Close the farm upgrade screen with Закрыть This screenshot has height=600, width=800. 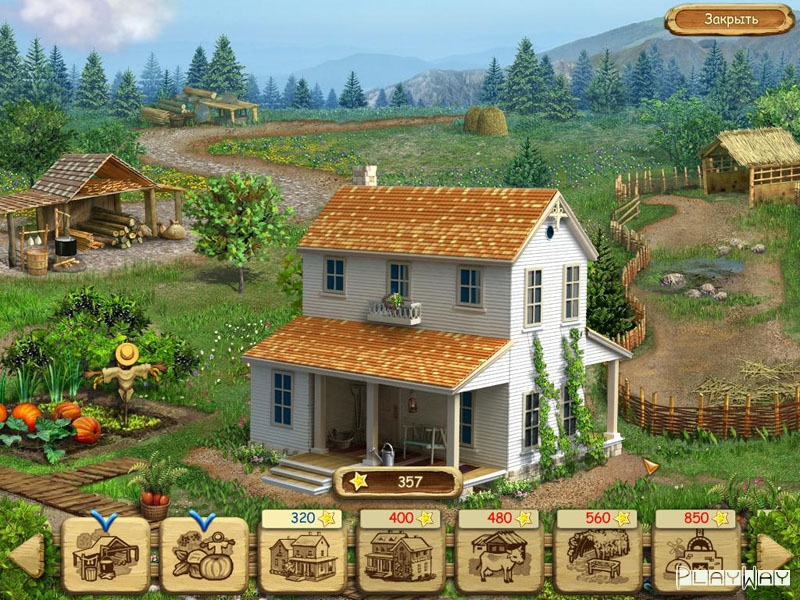click(x=730, y=19)
